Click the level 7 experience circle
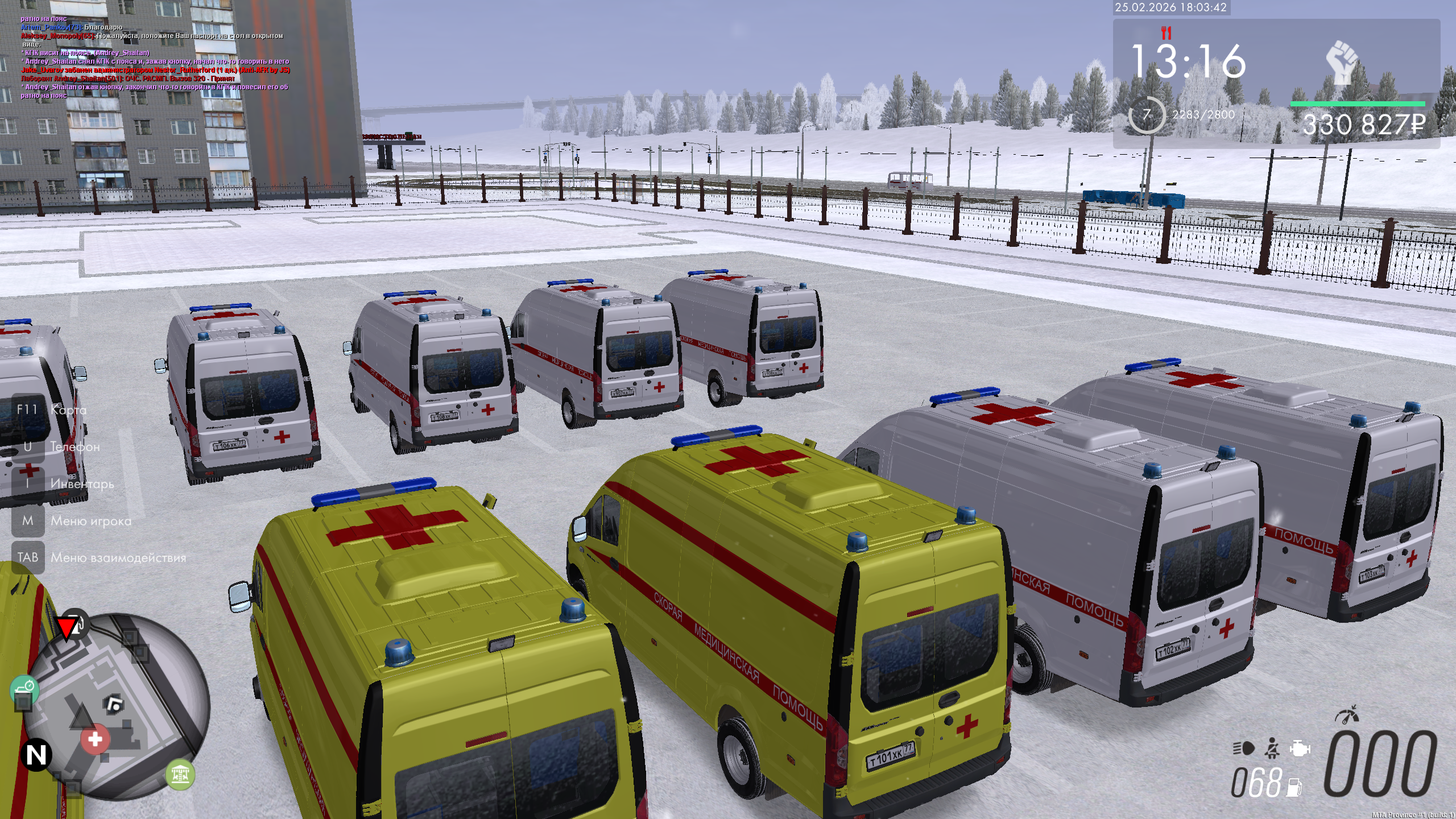Image resolution: width=1456 pixels, height=819 pixels. coord(1146,115)
